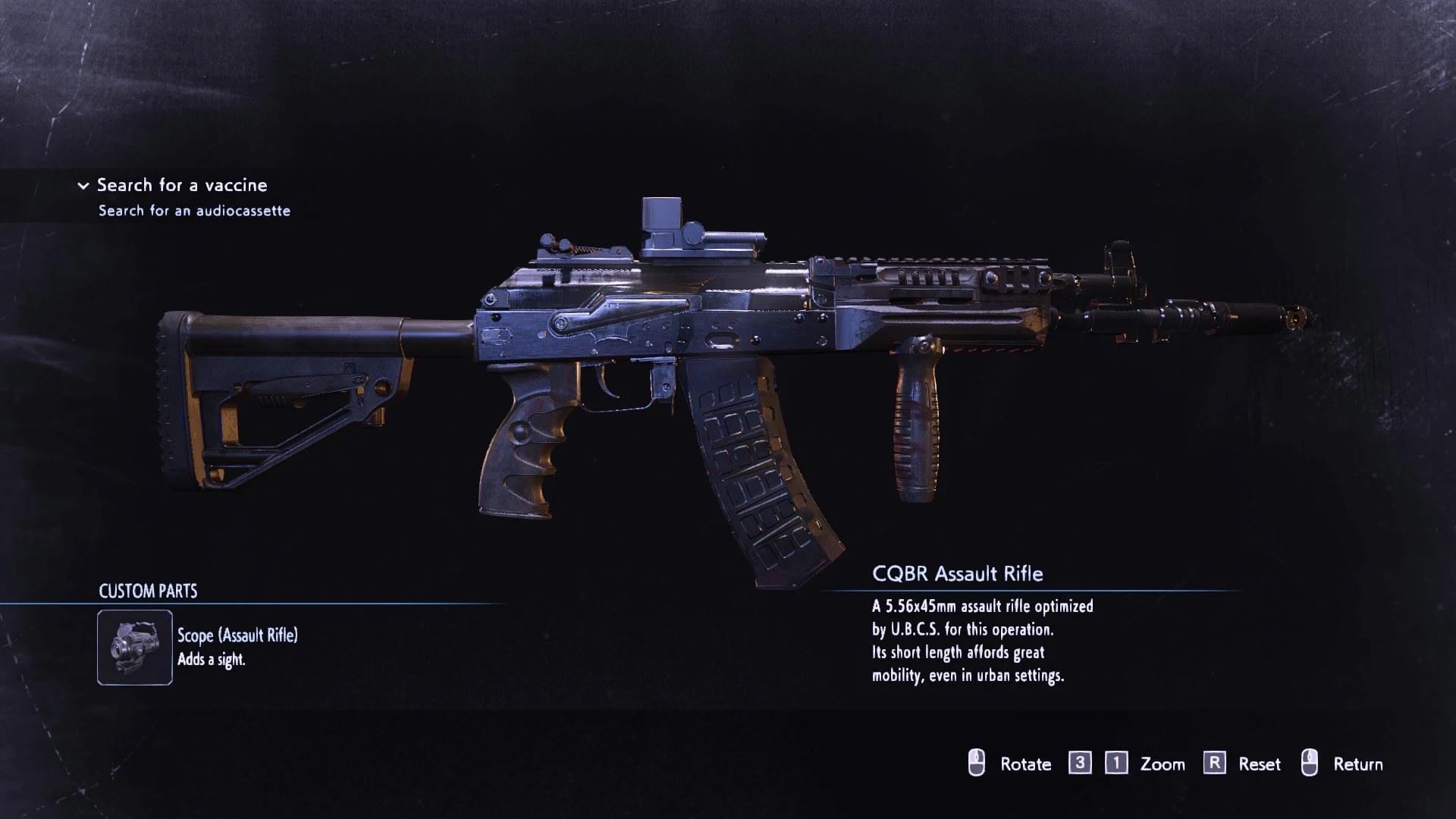
Task: Click the left mouse button Rotate icon
Action: point(977,764)
